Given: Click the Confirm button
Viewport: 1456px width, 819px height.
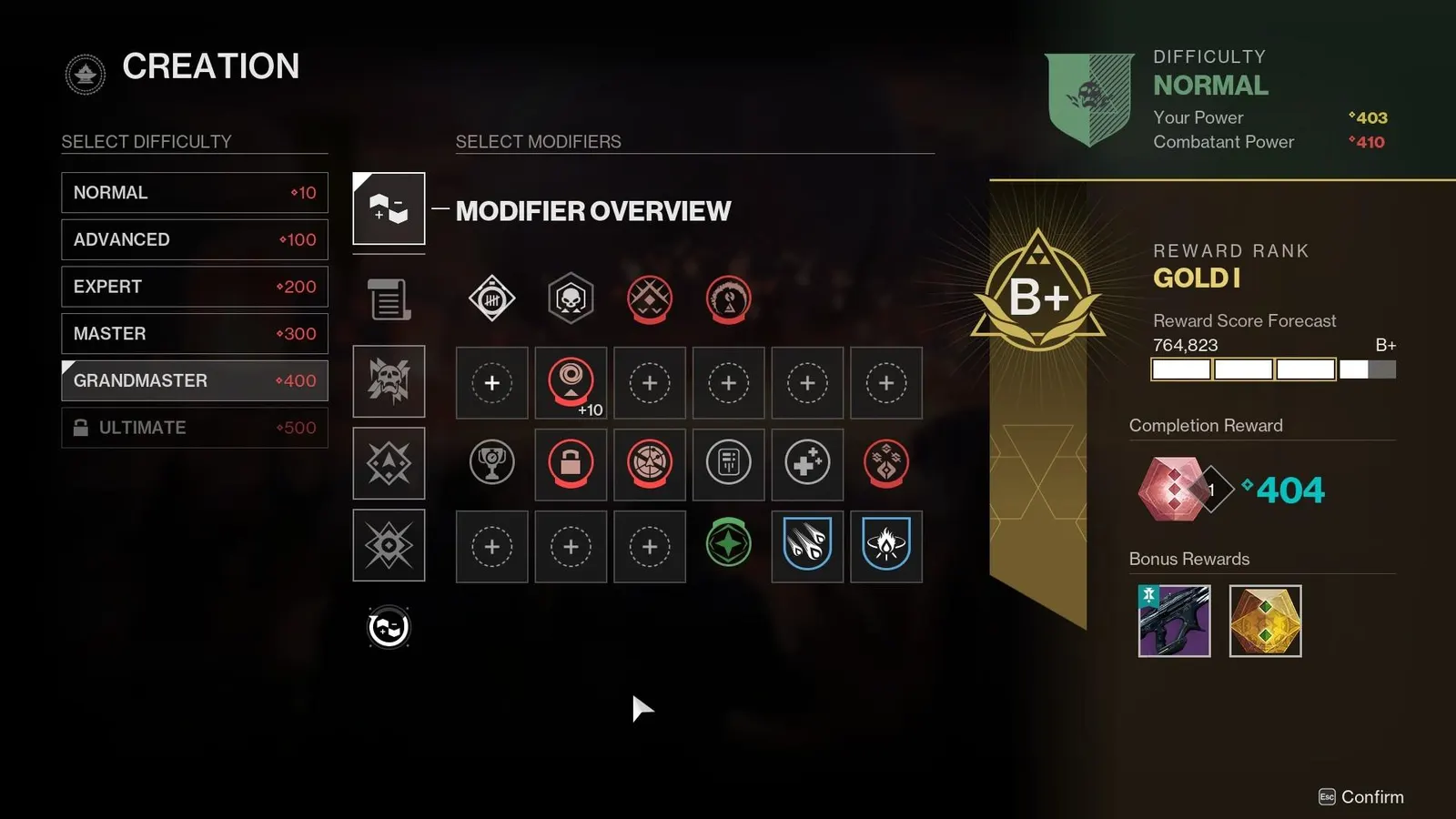Looking at the screenshot, I should (x=1360, y=796).
